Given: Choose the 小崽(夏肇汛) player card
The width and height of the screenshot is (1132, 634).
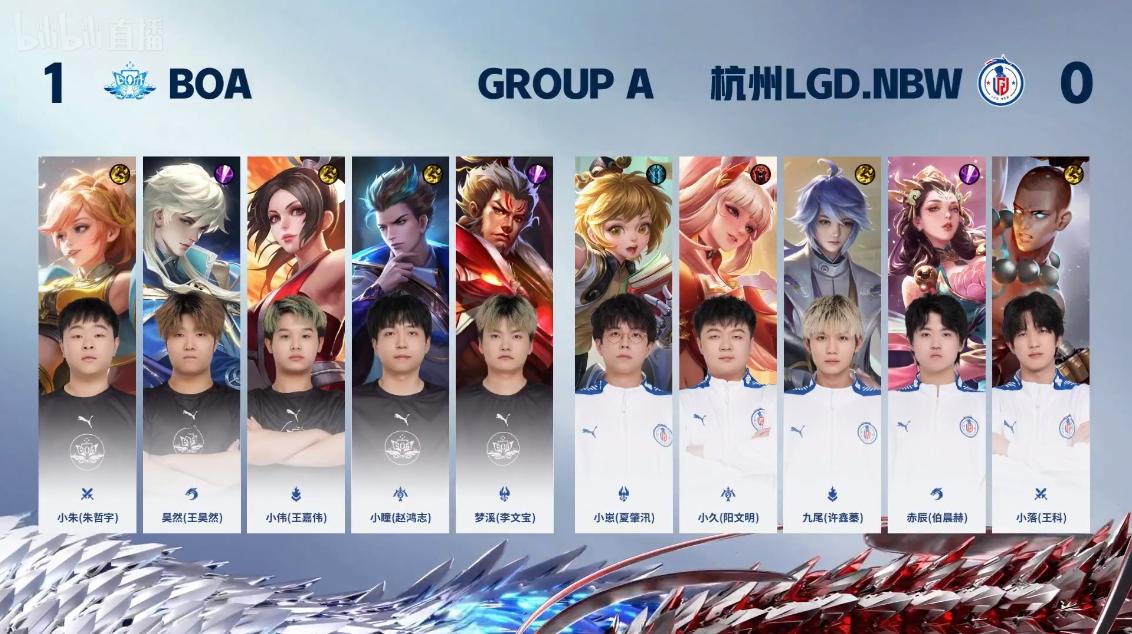Looking at the screenshot, I should [623, 344].
